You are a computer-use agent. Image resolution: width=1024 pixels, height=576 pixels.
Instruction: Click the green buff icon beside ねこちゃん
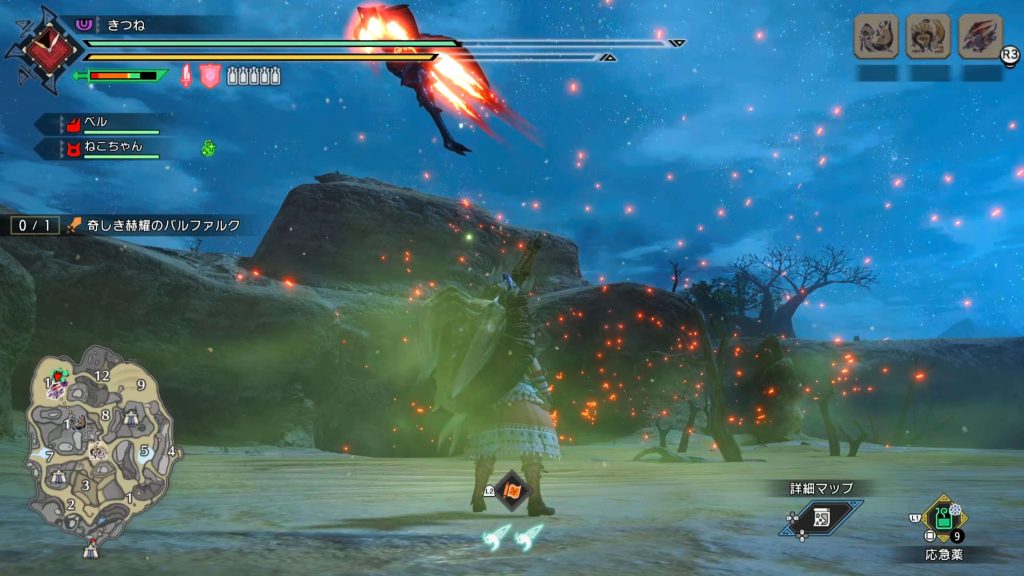[x=208, y=148]
